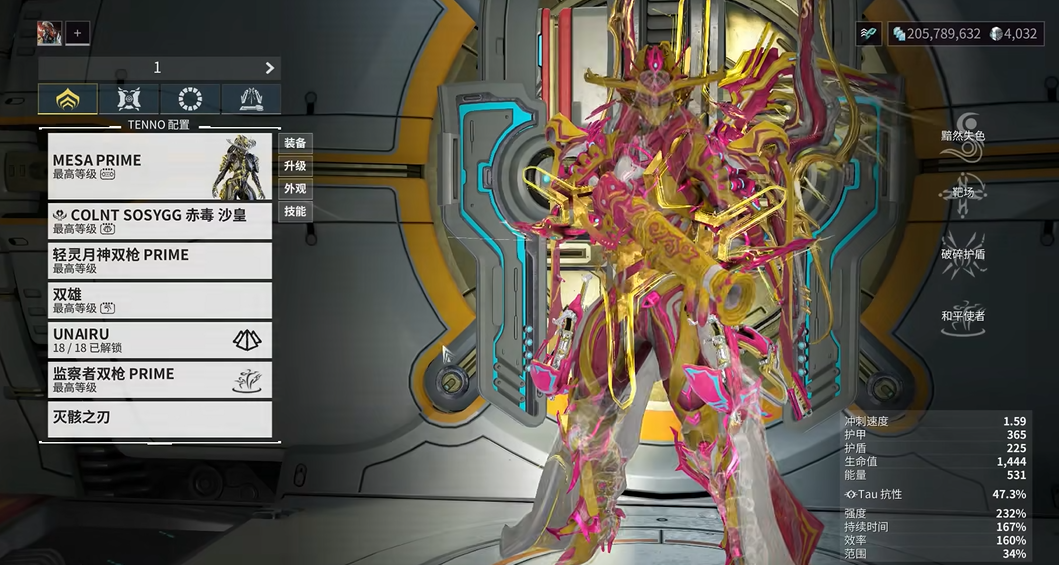This screenshot has height=565, width=1059.
Task: Switch to the dotted ring icon tab
Action: pyautogui.click(x=190, y=99)
